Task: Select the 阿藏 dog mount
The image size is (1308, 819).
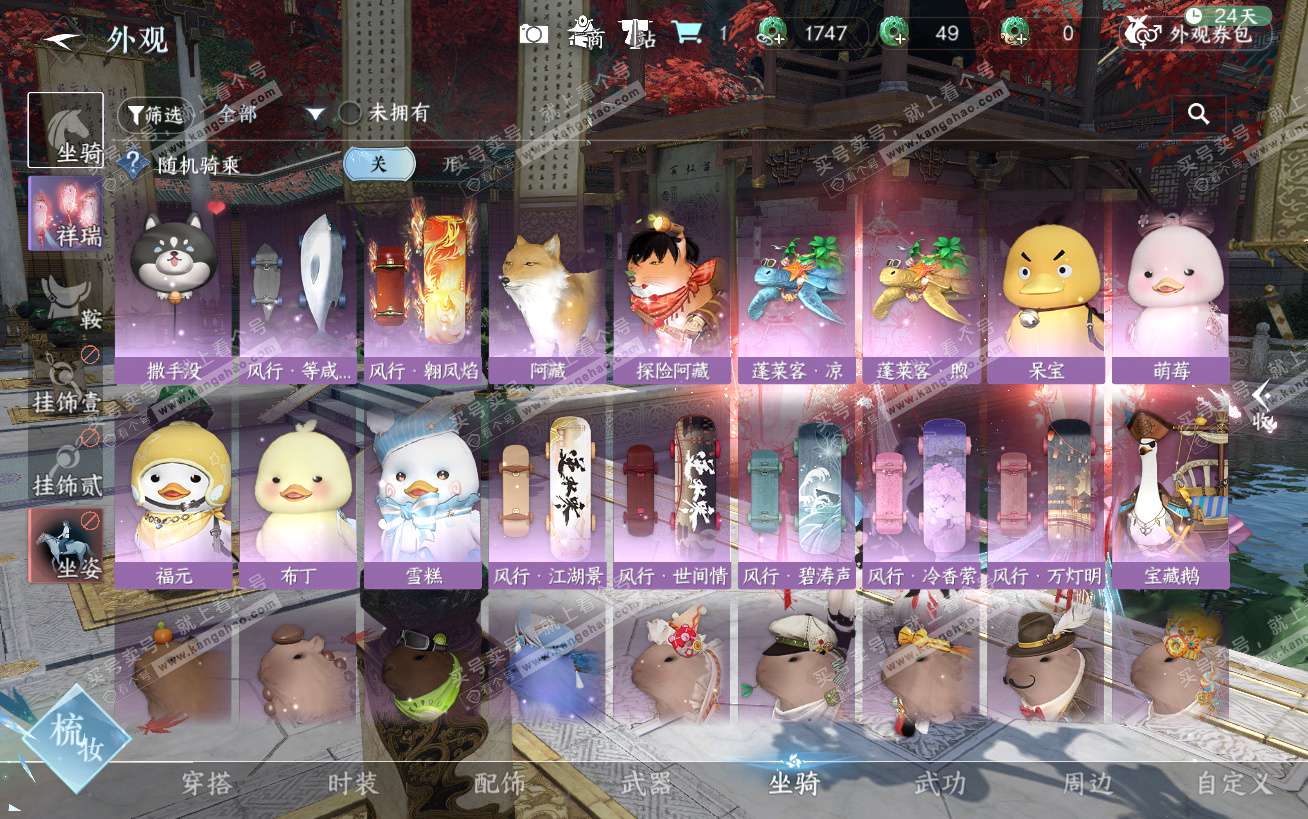Action: (x=547, y=292)
